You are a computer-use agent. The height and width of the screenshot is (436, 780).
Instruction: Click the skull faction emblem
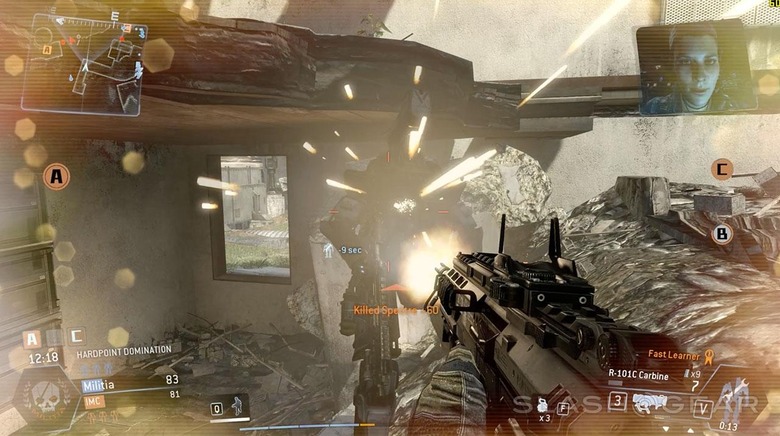pyautogui.click(x=41, y=394)
